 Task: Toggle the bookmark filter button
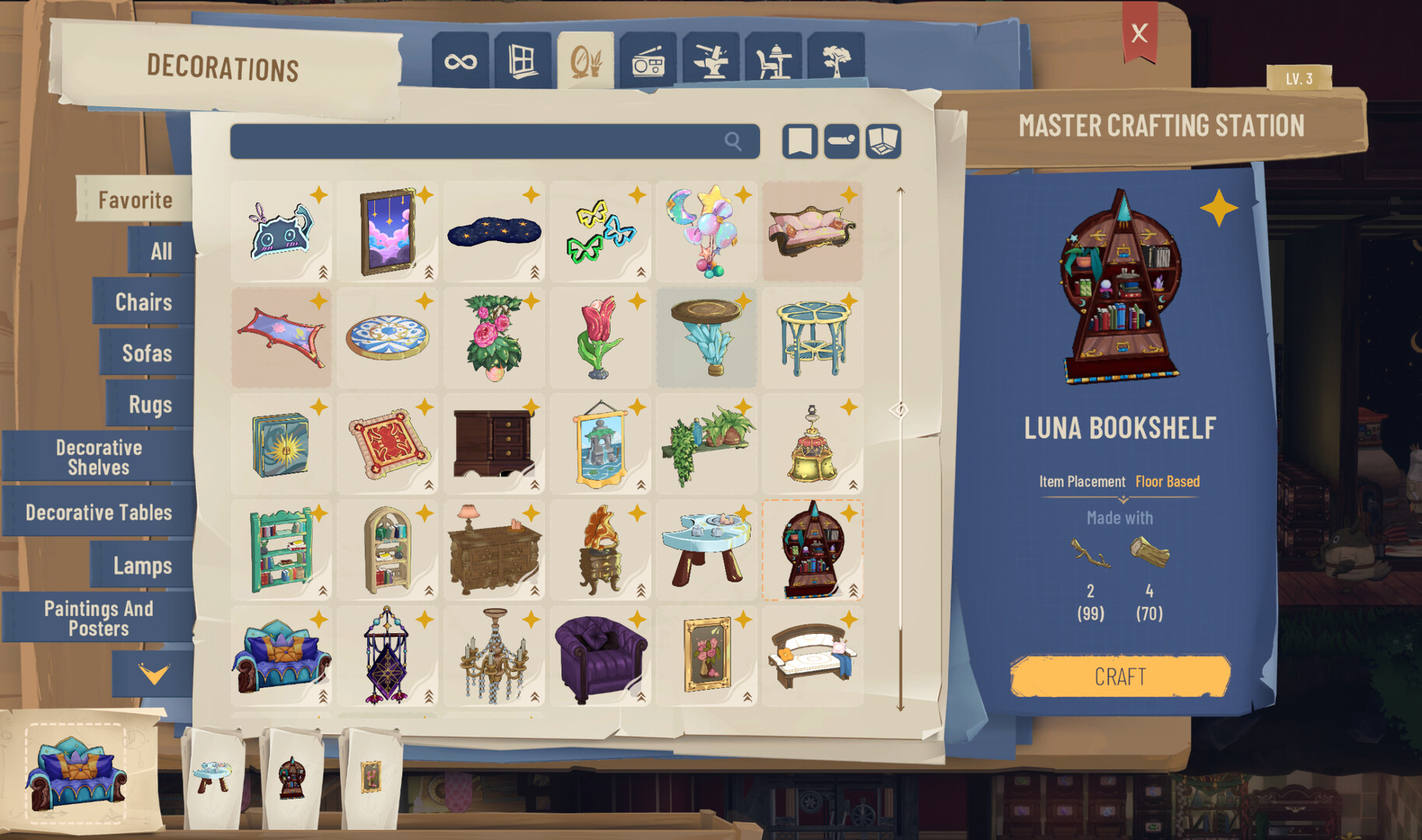pos(800,142)
